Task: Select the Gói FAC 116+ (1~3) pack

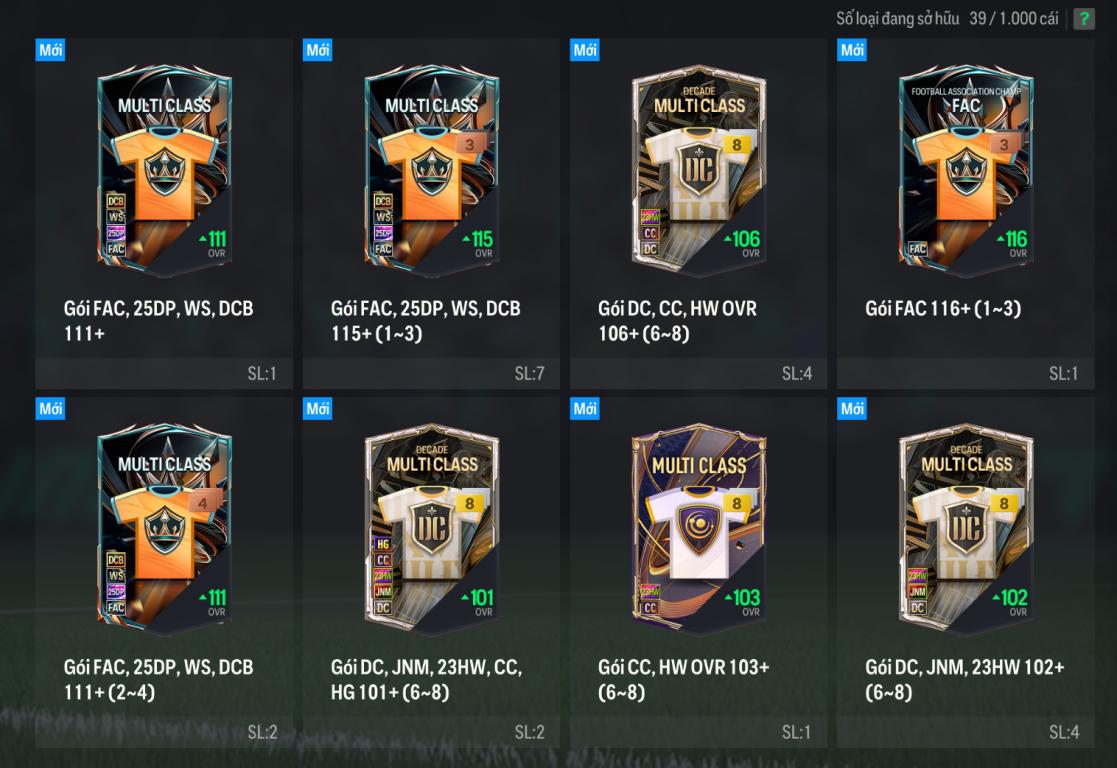Action: (965, 170)
